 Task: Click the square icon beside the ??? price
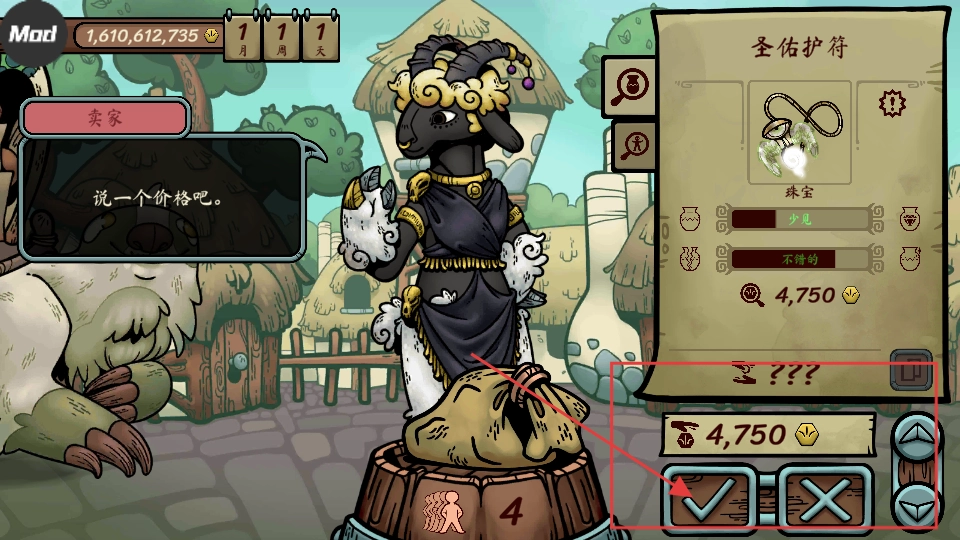(910, 369)
